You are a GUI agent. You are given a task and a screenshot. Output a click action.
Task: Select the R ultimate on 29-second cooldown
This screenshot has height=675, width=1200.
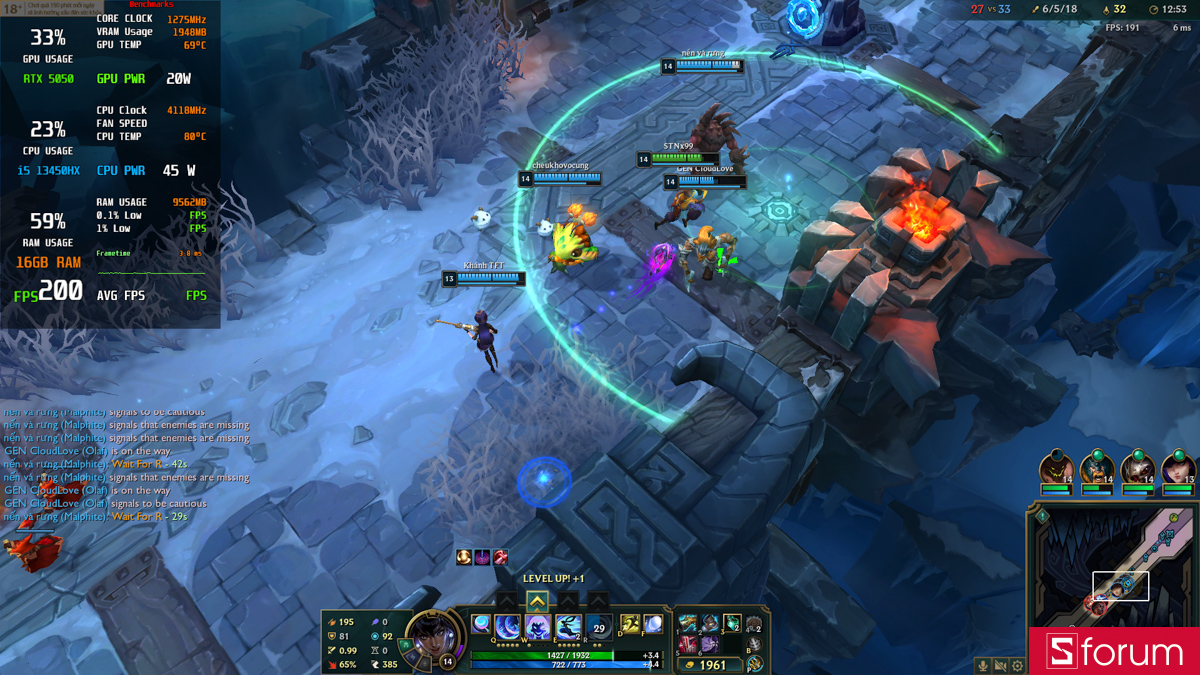[598, 628]
